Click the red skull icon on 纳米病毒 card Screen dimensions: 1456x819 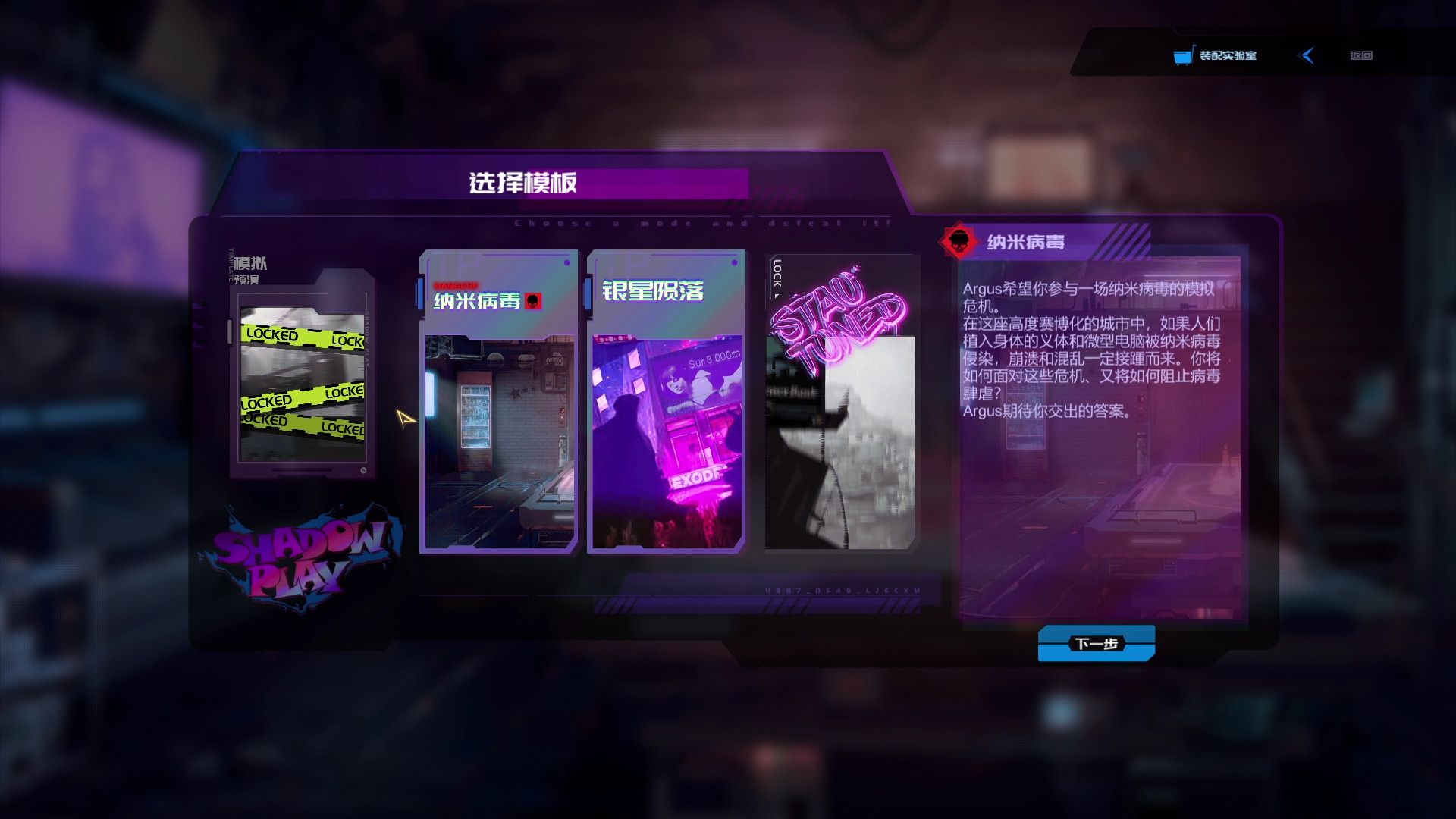(x=534, y=301)
